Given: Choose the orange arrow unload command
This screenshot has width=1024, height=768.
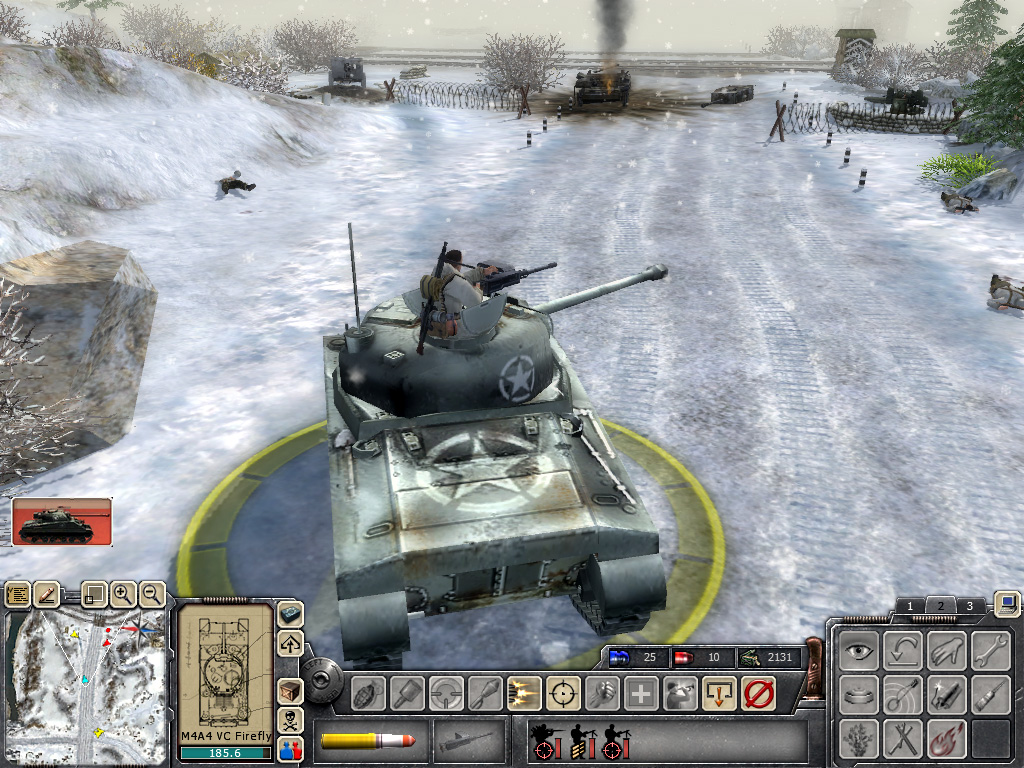Looking at the screenshot, I should pyautogui.click(x=719, y=692).
